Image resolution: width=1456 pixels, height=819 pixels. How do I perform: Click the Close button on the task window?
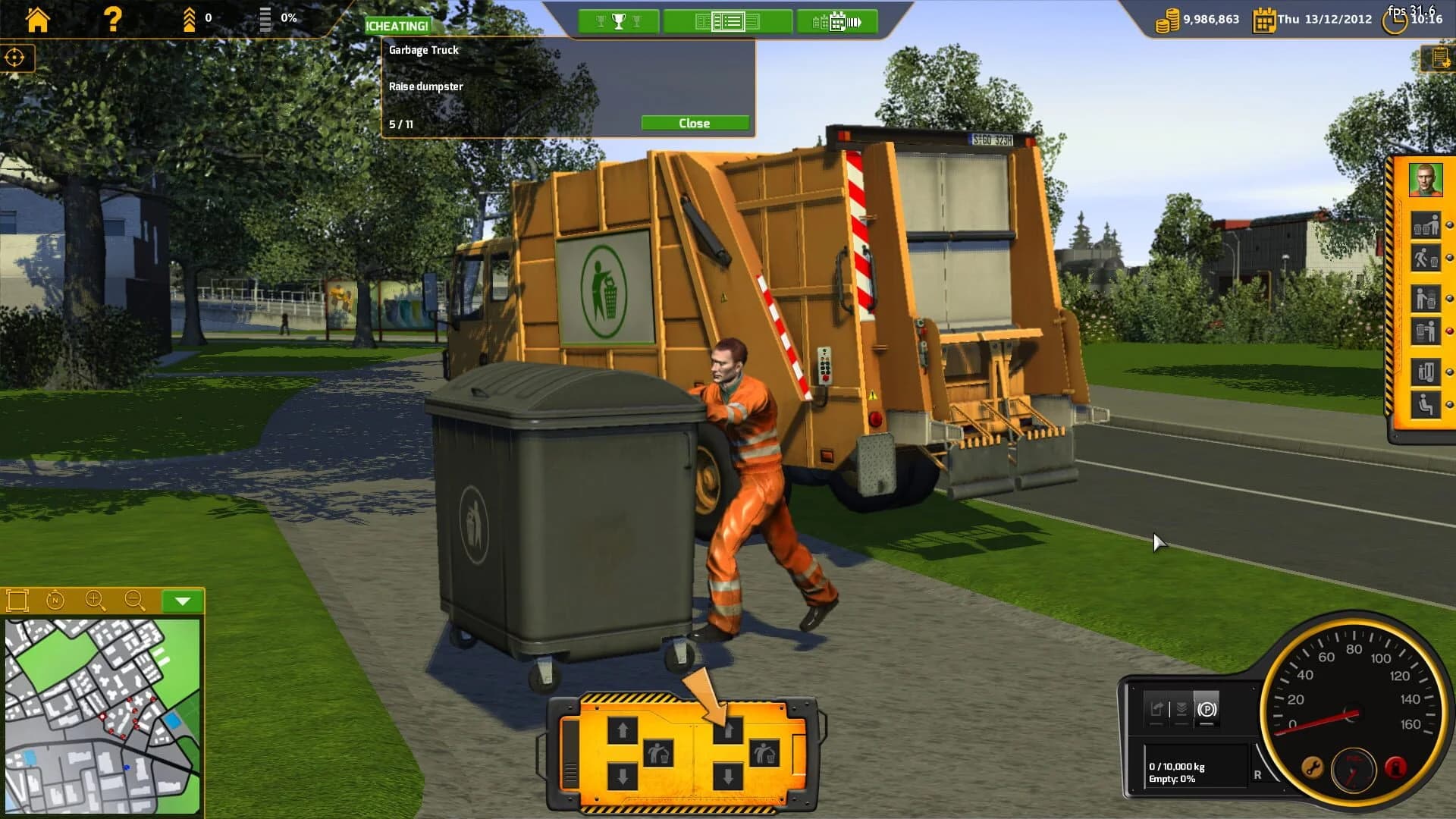click(x=695, y=122)
